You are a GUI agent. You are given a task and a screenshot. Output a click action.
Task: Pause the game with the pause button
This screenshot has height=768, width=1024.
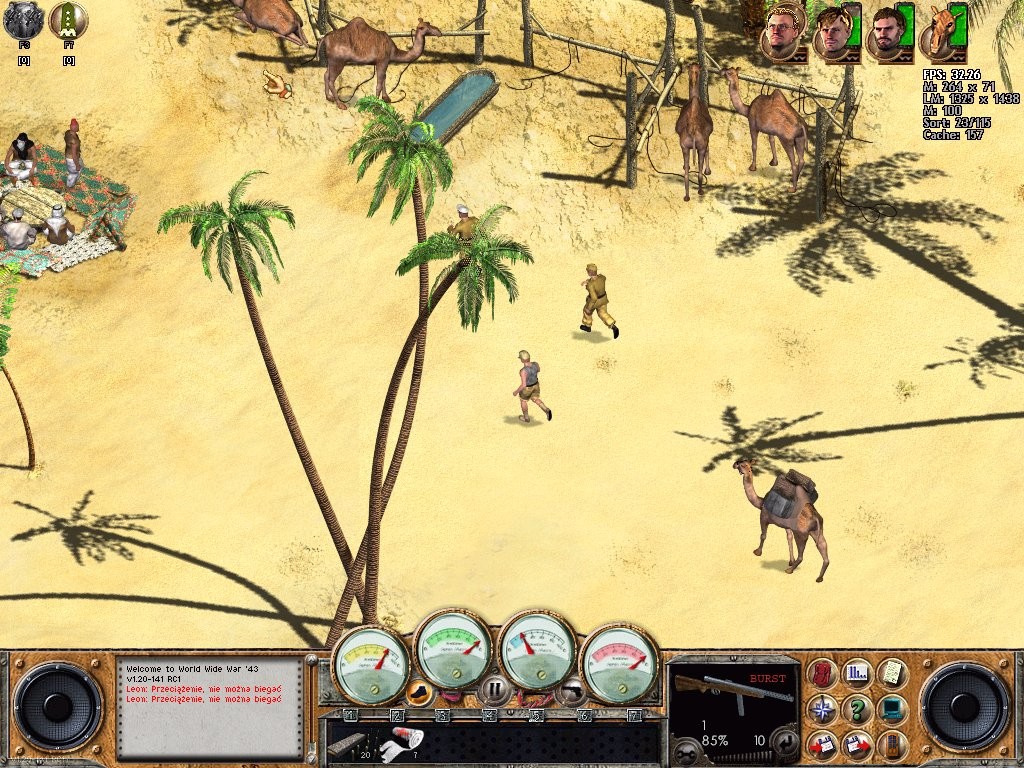[x=494, y=690]
